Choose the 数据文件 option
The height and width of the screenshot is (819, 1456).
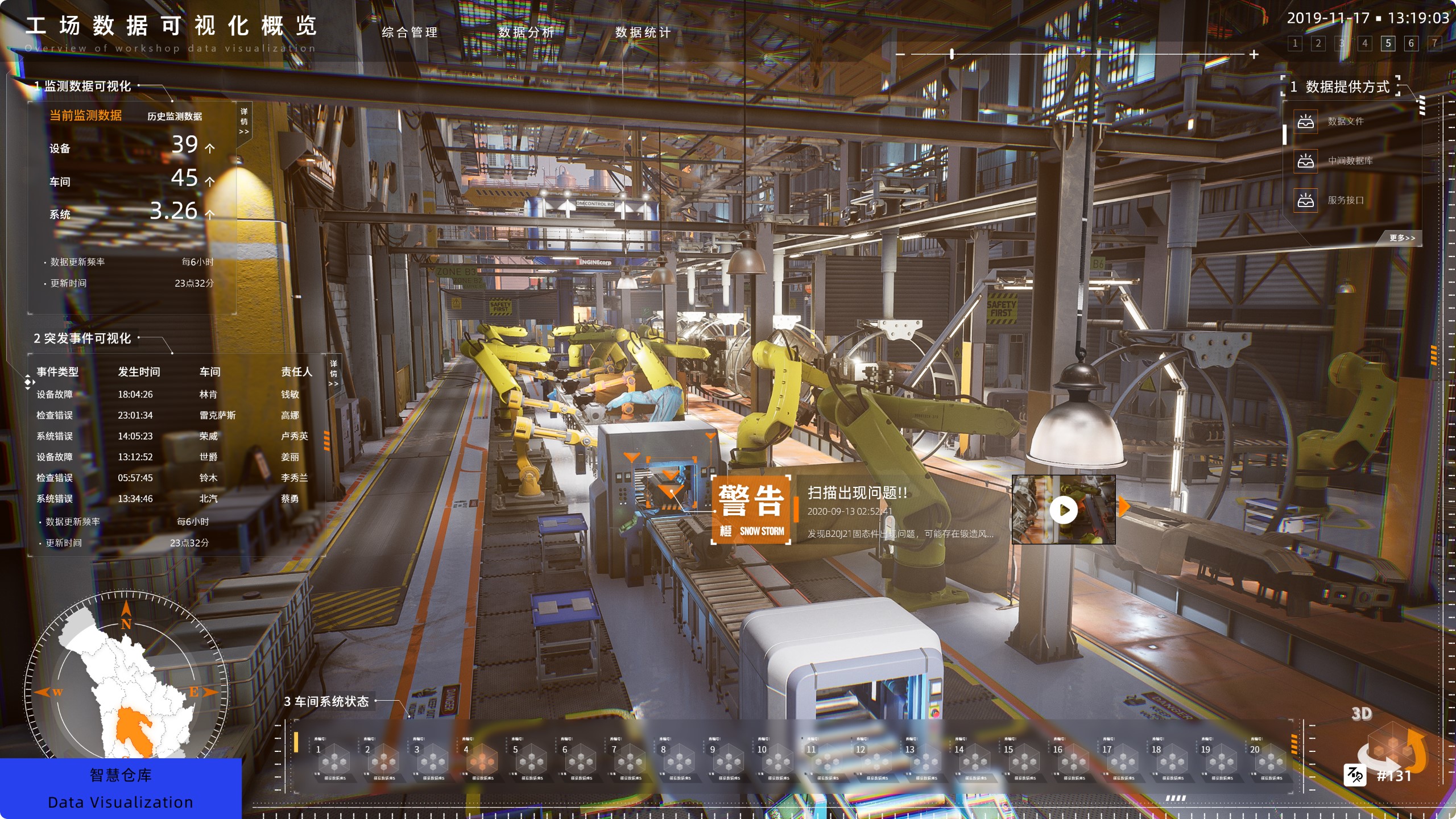[x=1345, y=121]
